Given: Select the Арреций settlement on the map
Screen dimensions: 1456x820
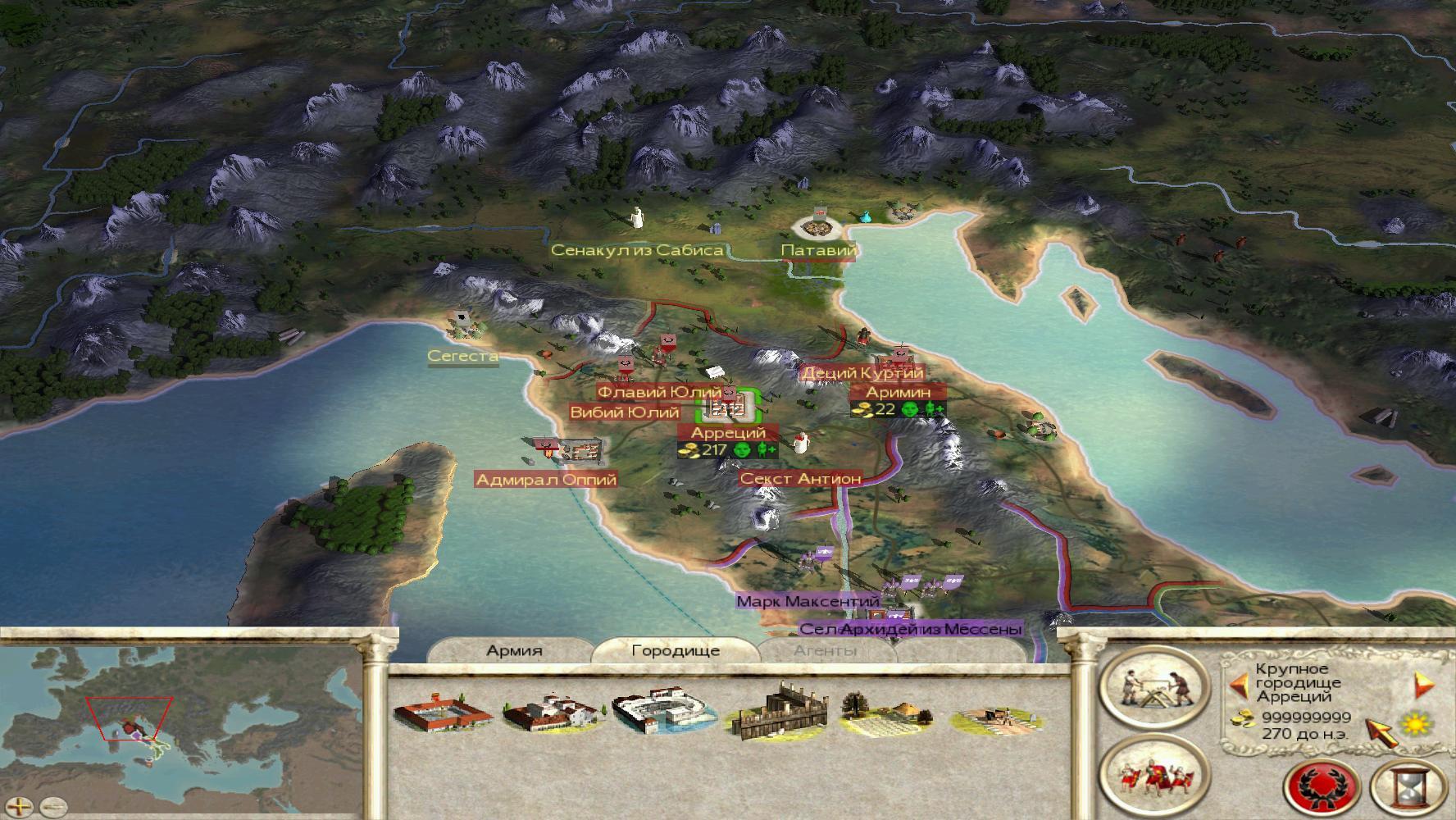Looking at the screenshot, I should [730, 405].
